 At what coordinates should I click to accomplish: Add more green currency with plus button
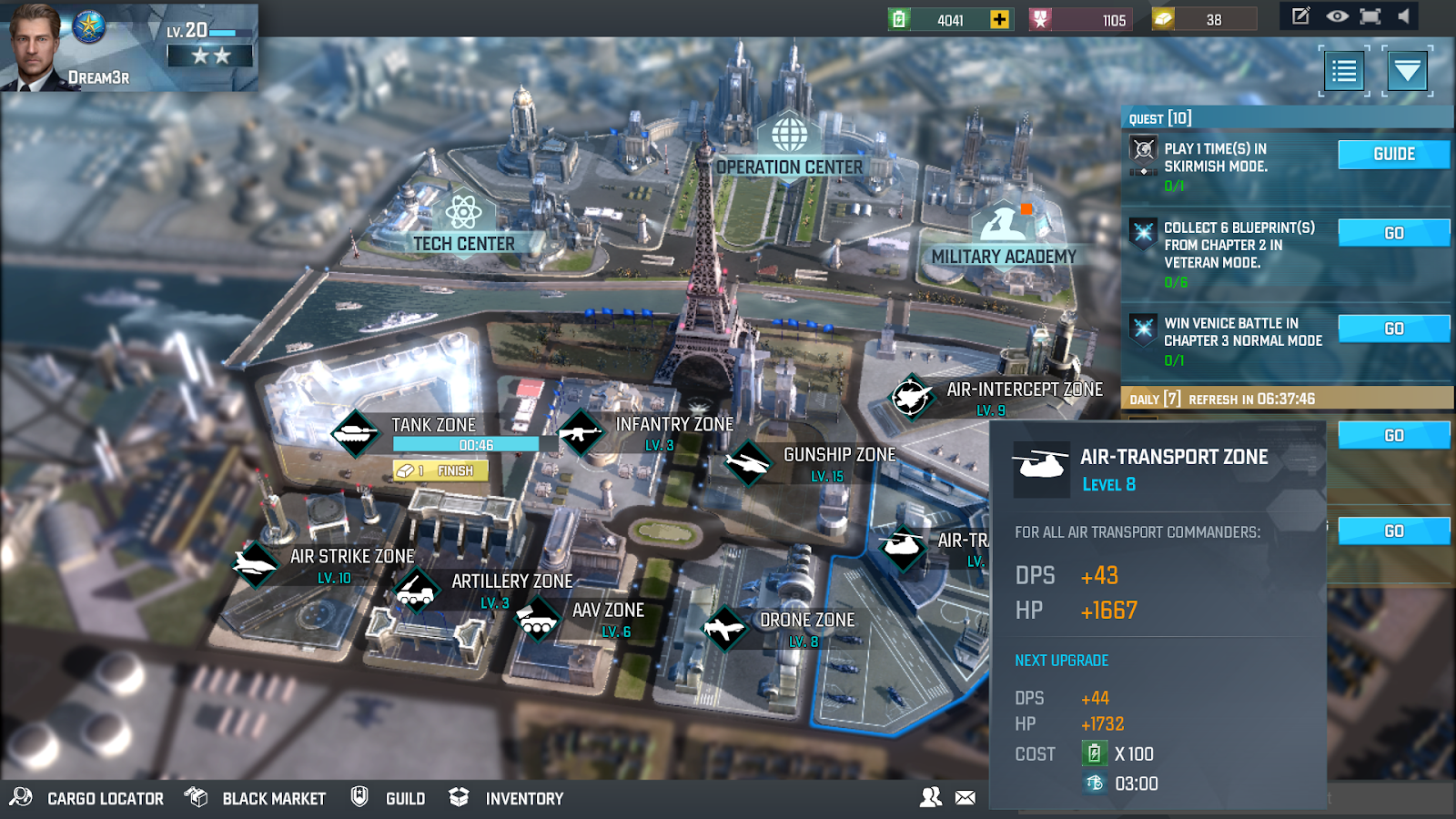[999, 19]
